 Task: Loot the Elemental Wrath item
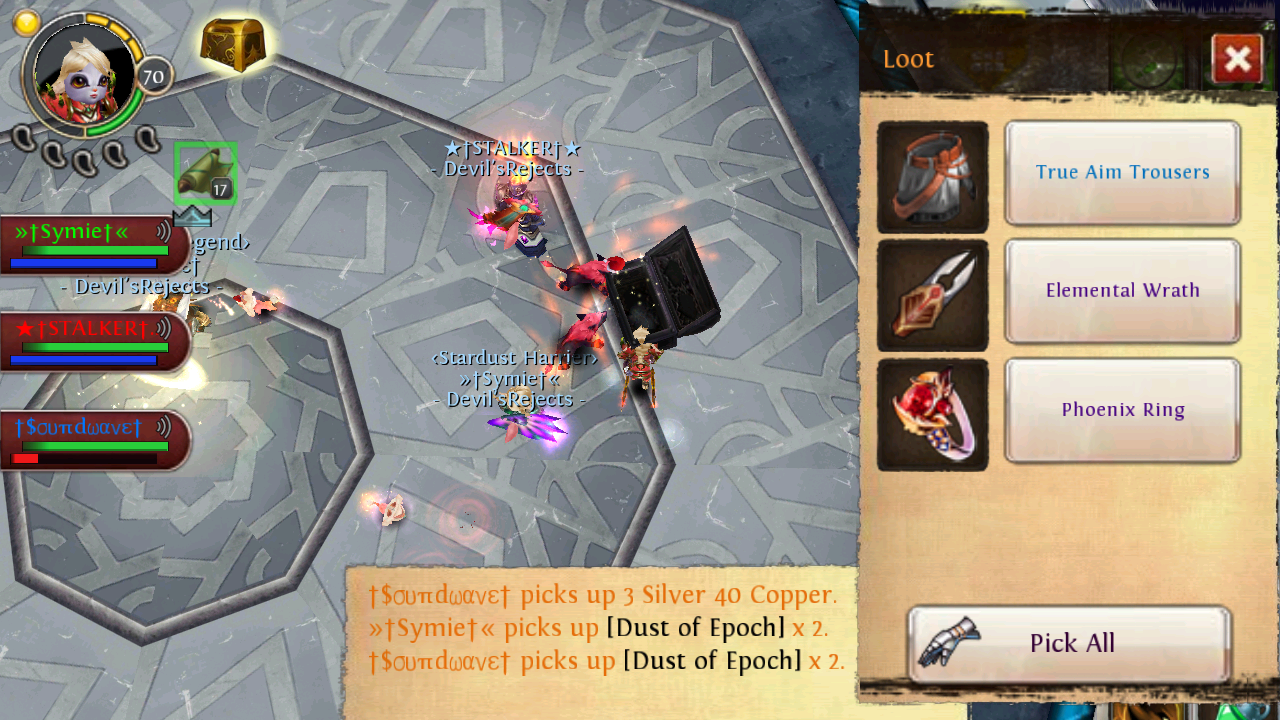[x=1122, y=291]
